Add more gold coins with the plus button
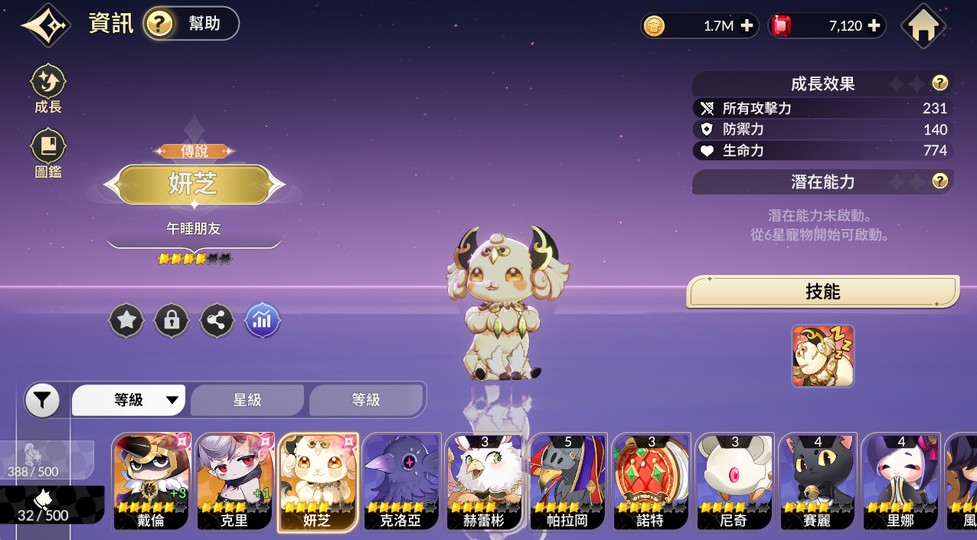The image size is (977, 540). point(747,26)
